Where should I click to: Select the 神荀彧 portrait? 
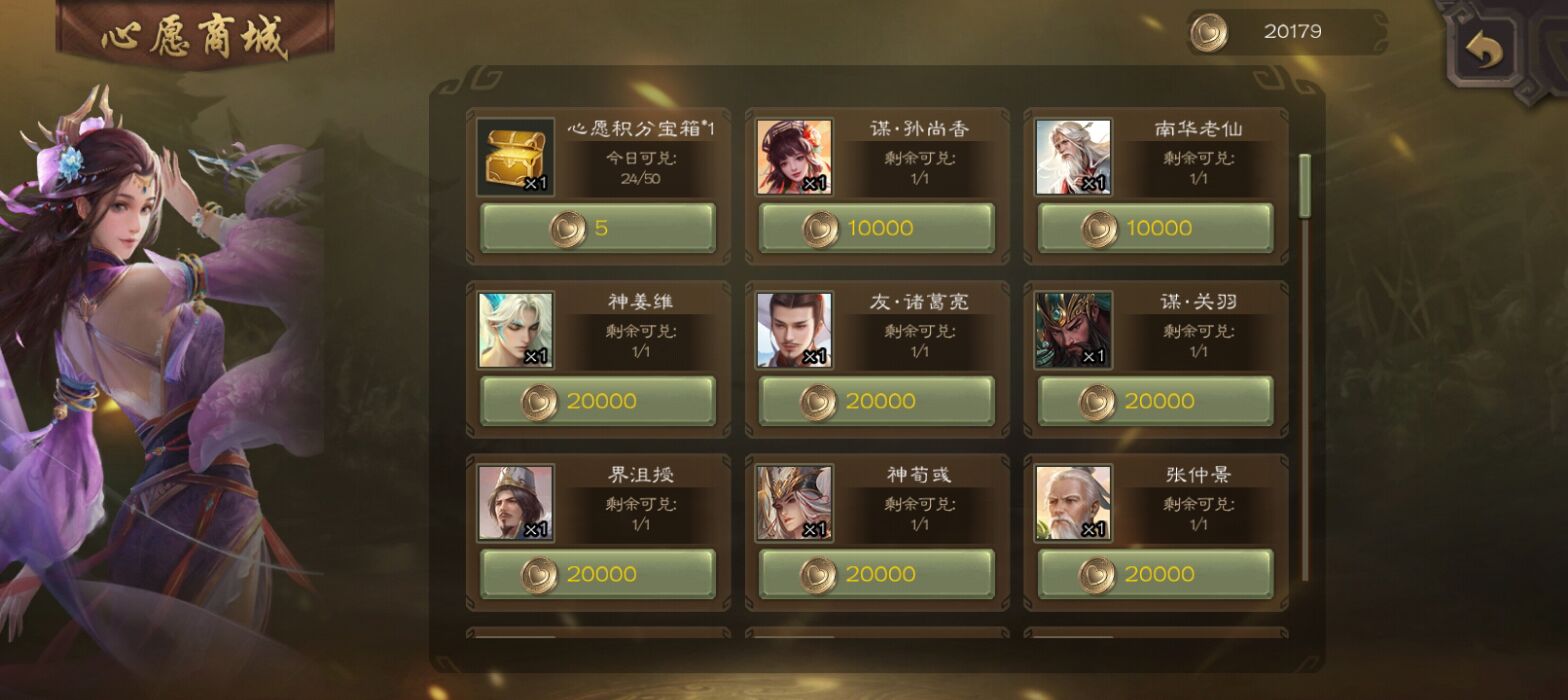(794, 503)
